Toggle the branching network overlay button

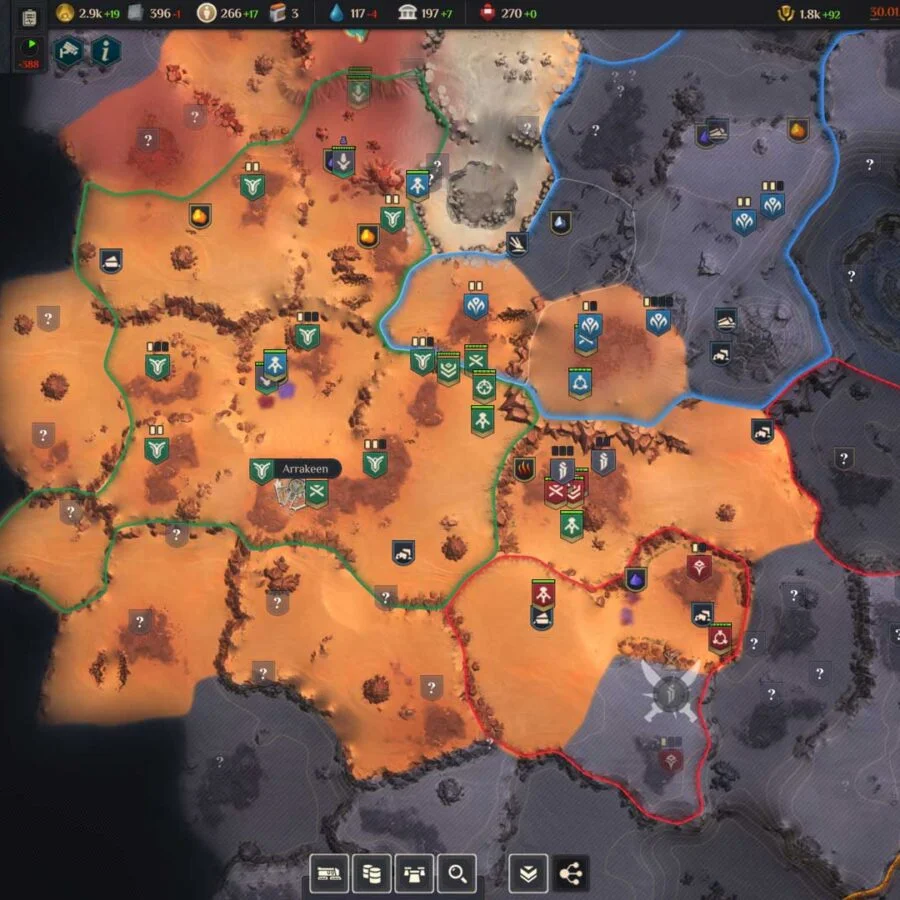coord(570,874)
